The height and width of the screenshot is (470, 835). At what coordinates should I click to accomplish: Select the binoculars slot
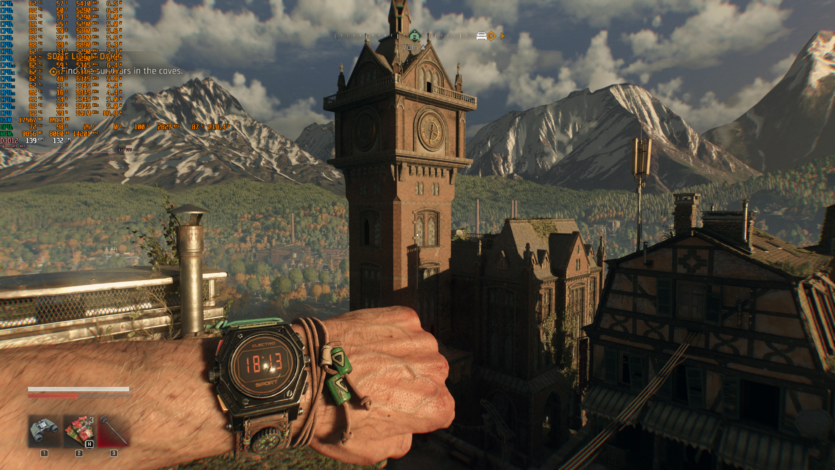click(x=44, y=431)
